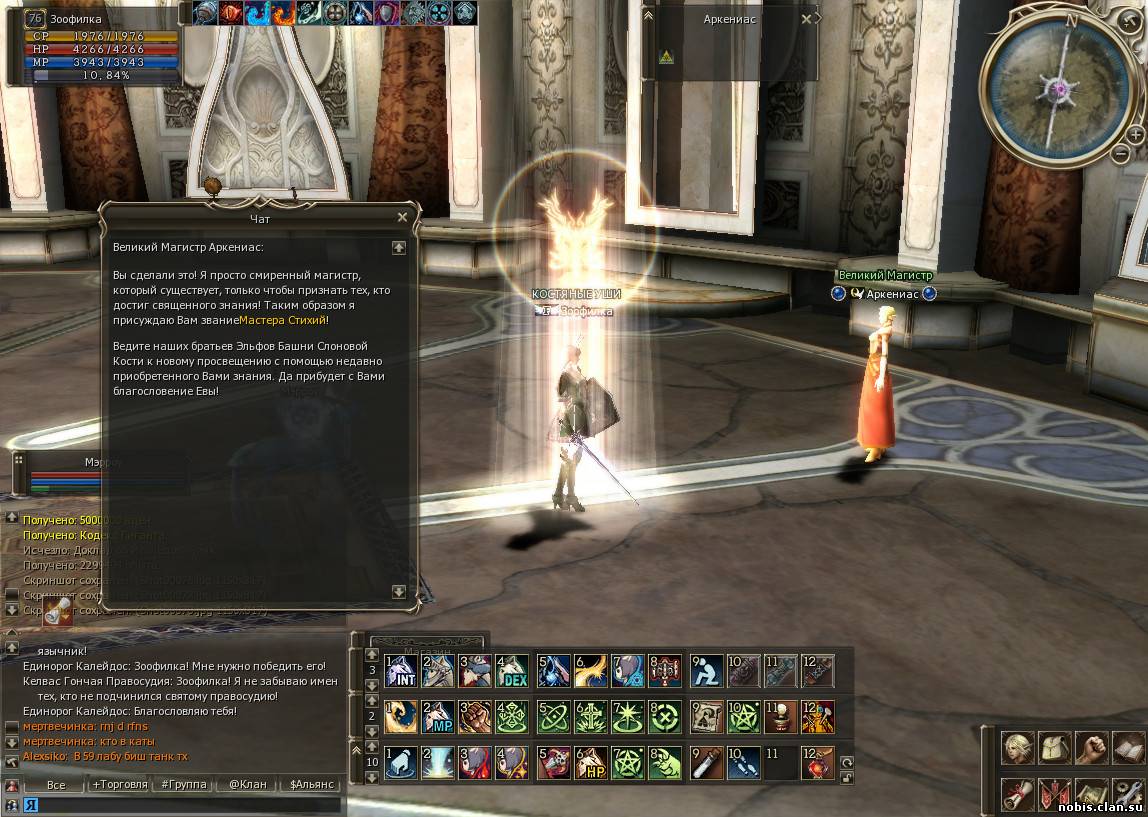Screen dimensions: 1148x817
Task: Open the character menu with face icon
Action: click(1018, 747)
